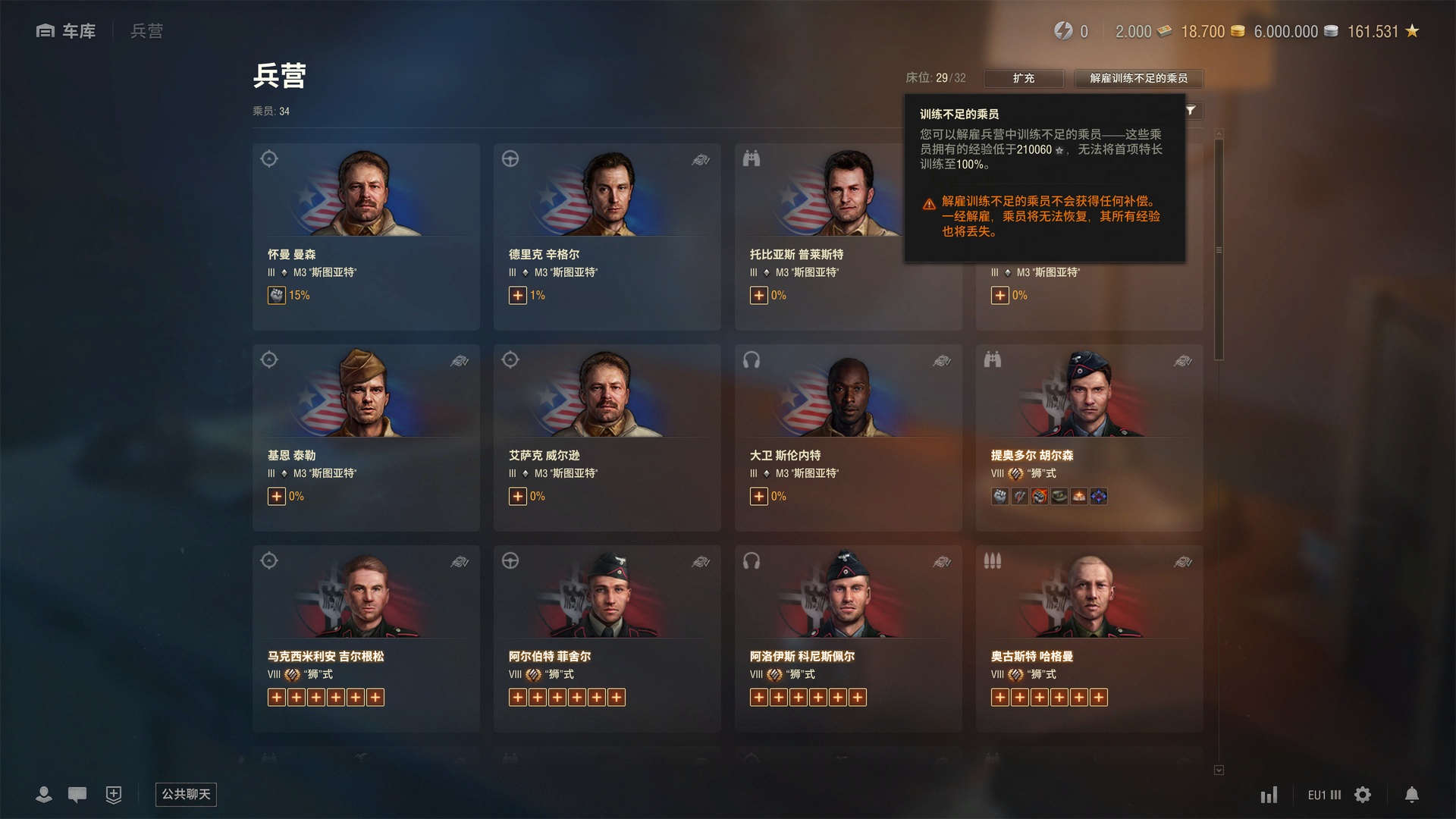Open the contacts person icon
The width and height of the screenshot is (1456, 819).
tap(44, 795)
